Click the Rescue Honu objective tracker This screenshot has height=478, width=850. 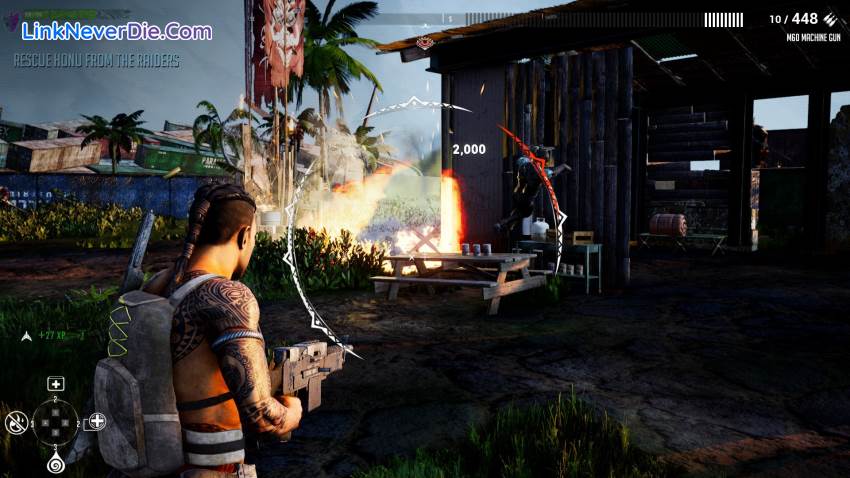coord(97,61)
